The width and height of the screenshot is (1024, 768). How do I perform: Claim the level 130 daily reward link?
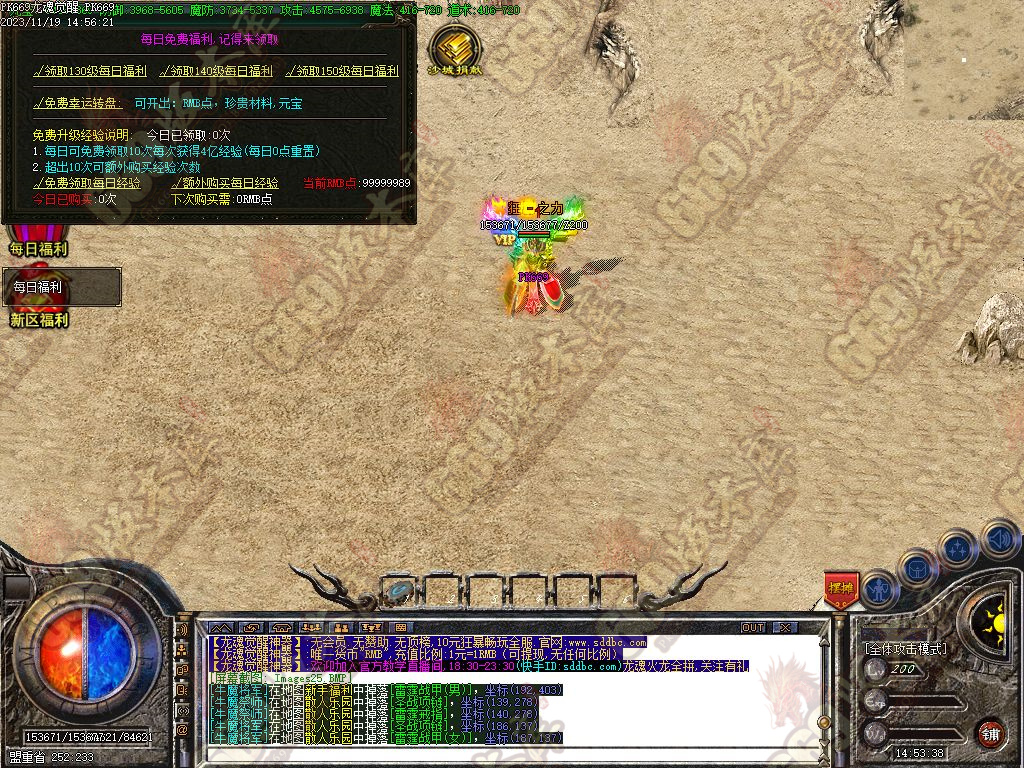[x=90, y=71]
